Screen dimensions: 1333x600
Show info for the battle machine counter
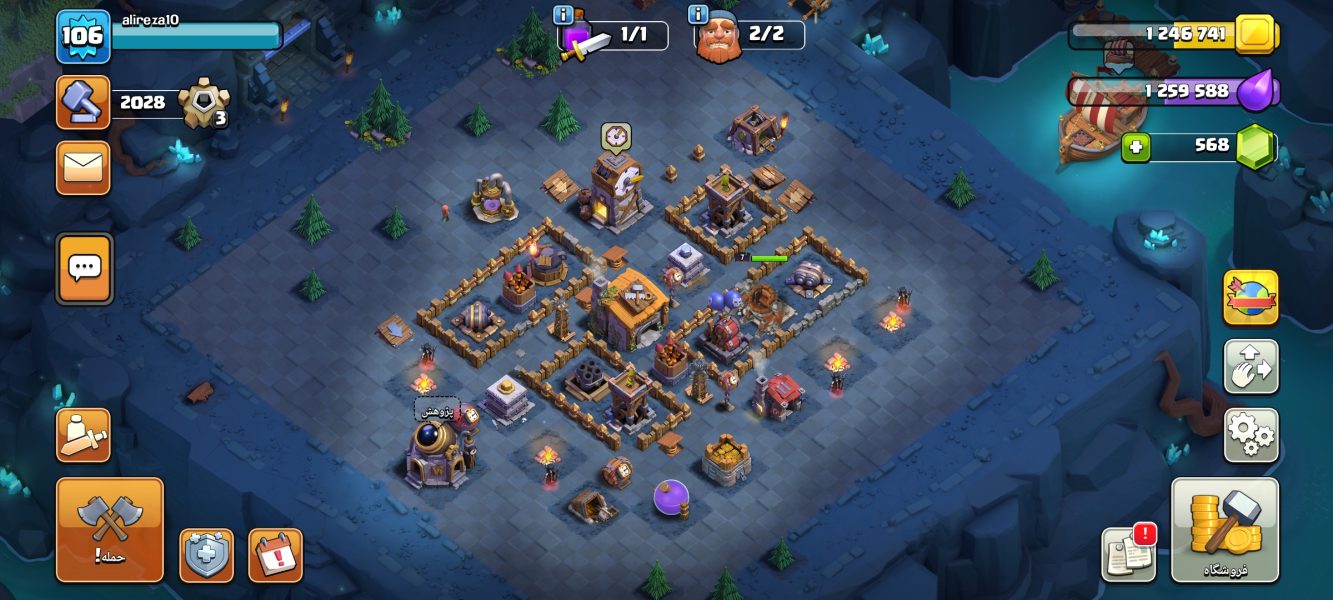563,15
